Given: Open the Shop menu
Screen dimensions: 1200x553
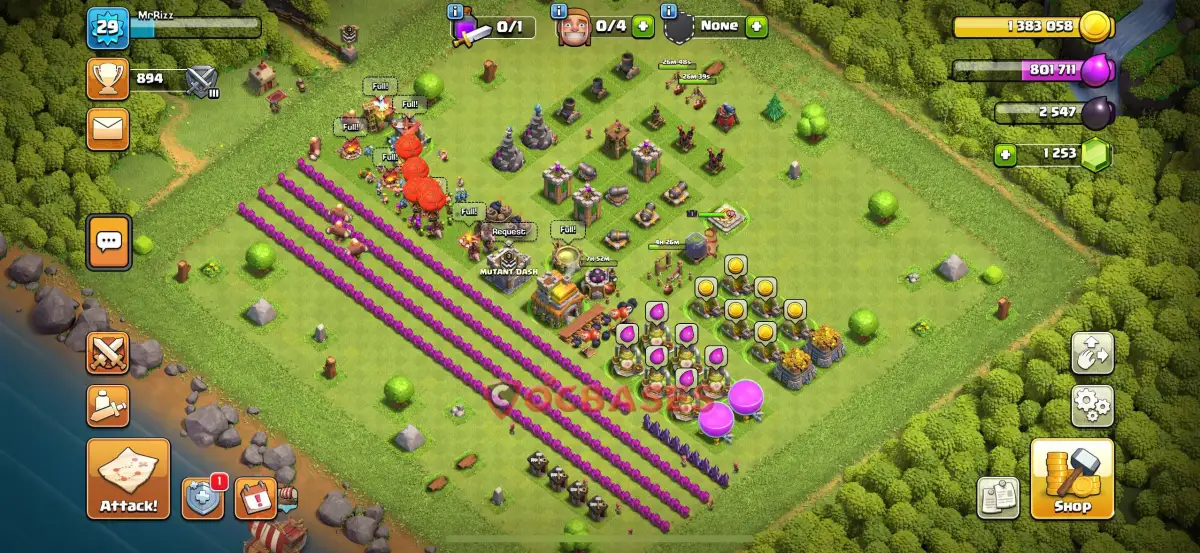Looking at the screenshot, I should [x=1072, y=478].
